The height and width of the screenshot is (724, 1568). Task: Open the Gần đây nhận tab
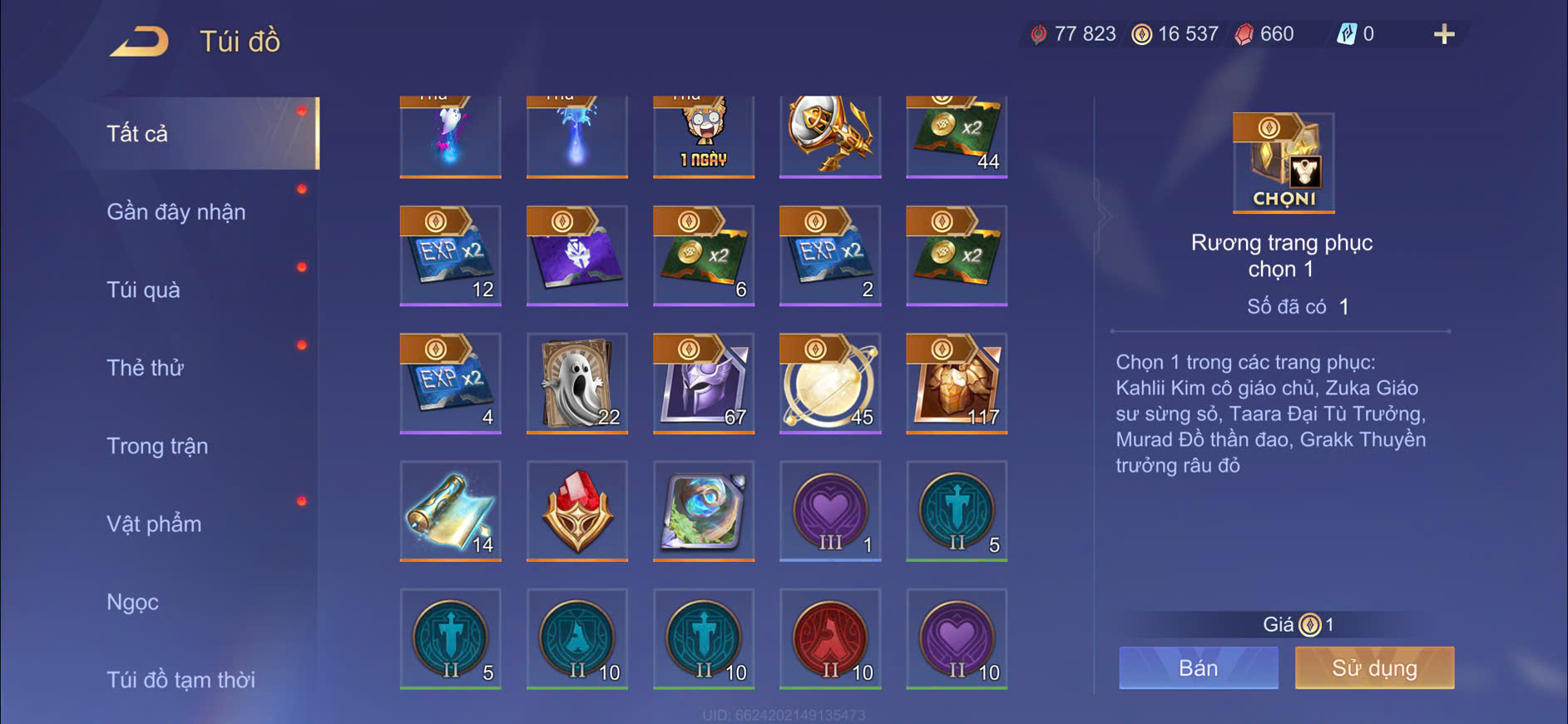tap(176, 211)
